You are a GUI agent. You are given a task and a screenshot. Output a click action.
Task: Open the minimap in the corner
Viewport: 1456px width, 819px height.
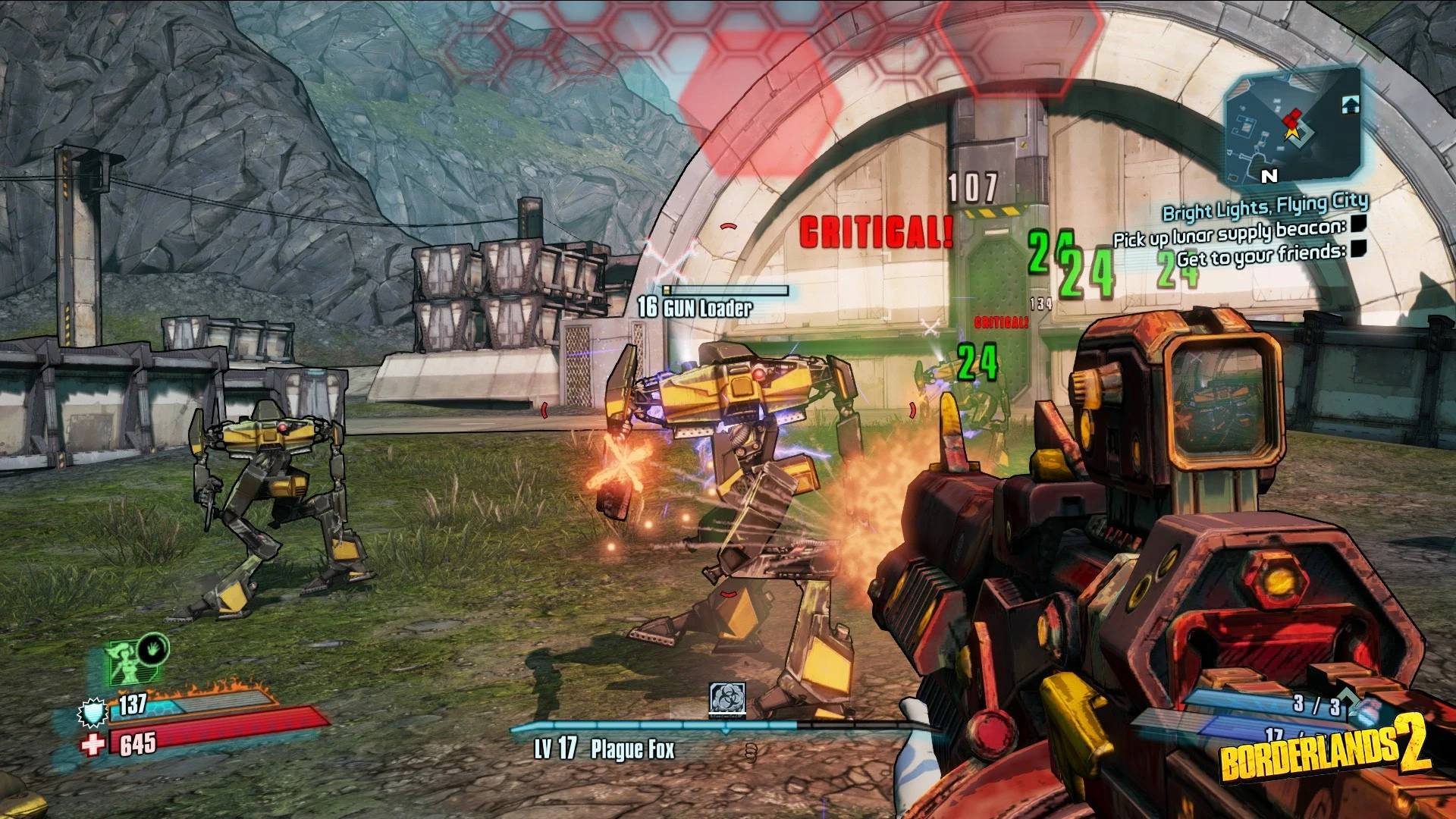click(x=1293, y=126)
